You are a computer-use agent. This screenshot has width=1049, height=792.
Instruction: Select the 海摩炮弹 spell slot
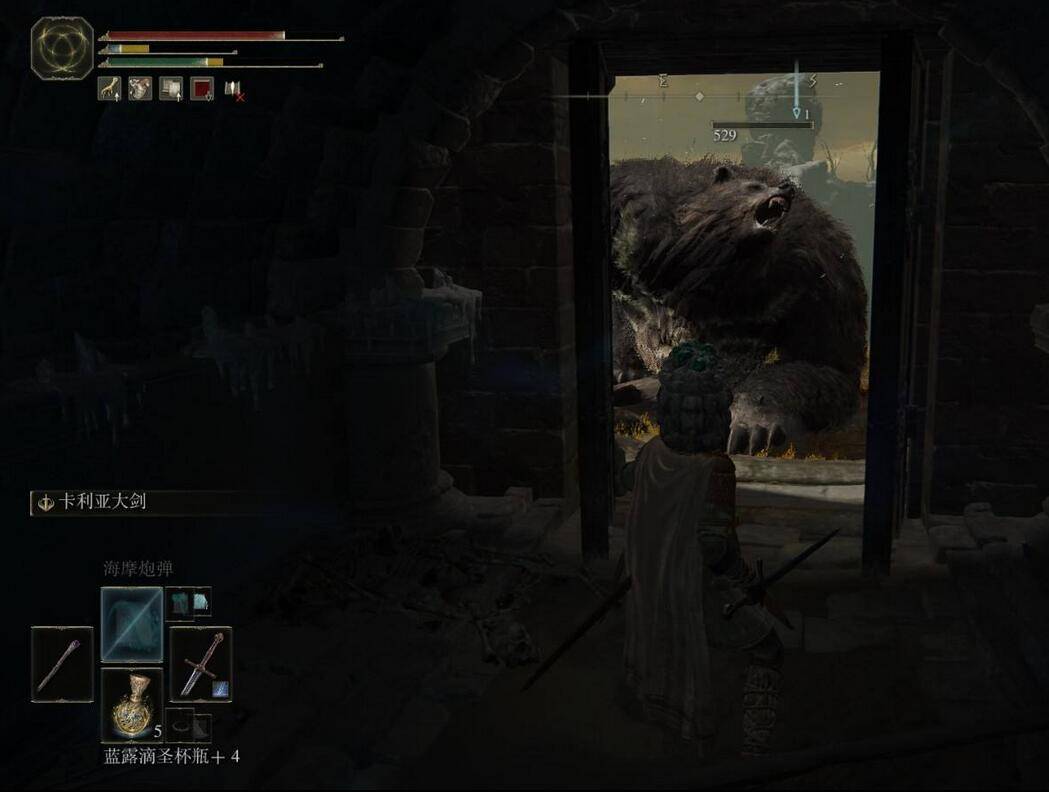[x=131, y=624]
